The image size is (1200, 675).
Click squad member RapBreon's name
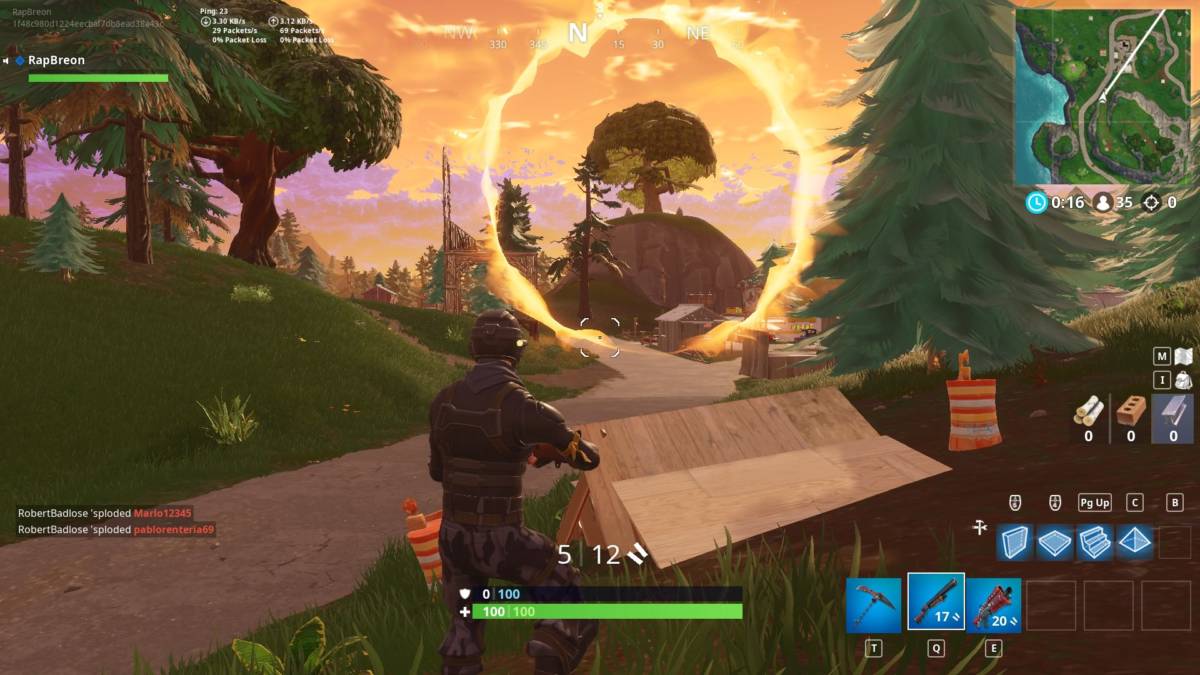(56, 60)
